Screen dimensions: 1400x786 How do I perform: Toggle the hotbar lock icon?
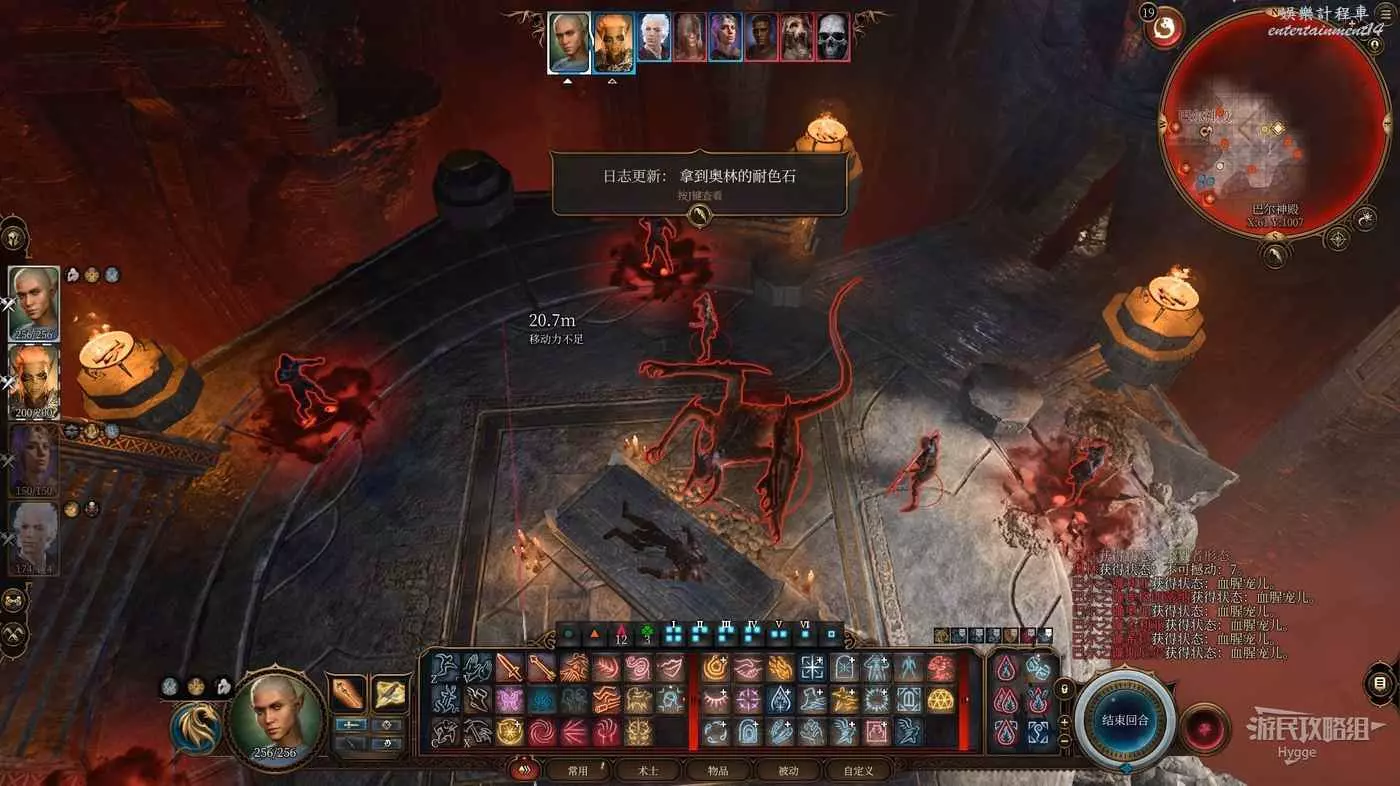click(x=1065, y=688)
